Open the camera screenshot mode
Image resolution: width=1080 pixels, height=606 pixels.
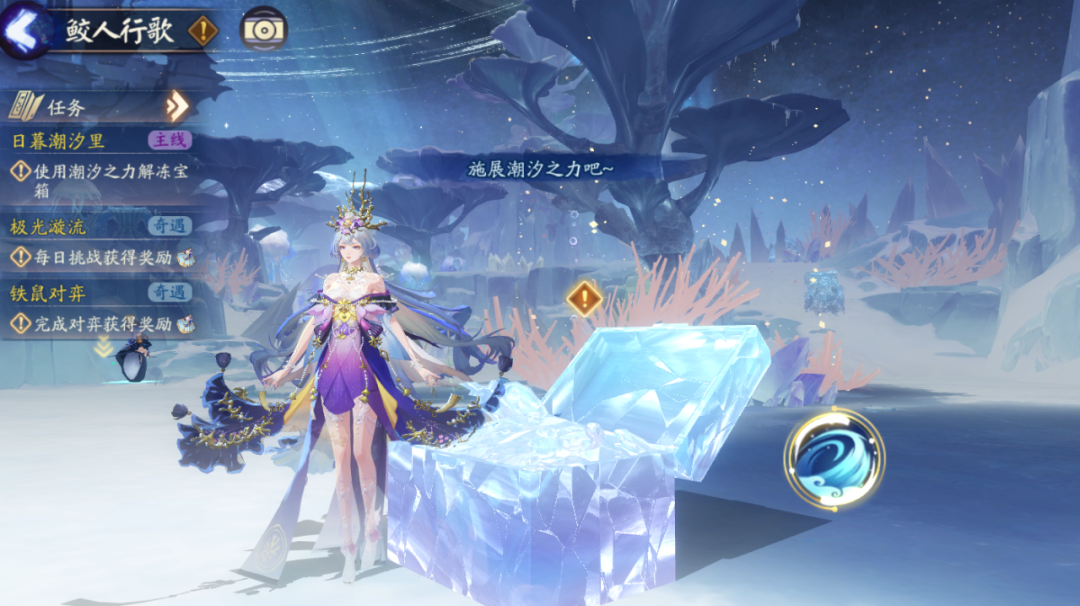(x=264, y=30)
